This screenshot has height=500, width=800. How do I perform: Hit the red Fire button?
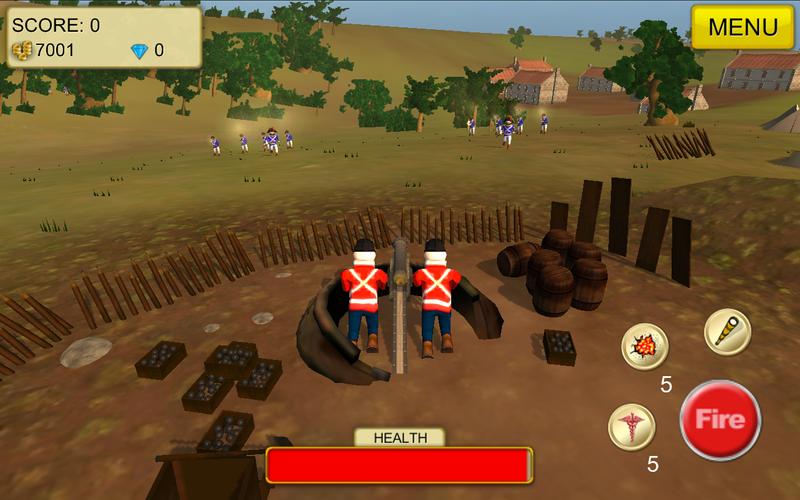720,420
